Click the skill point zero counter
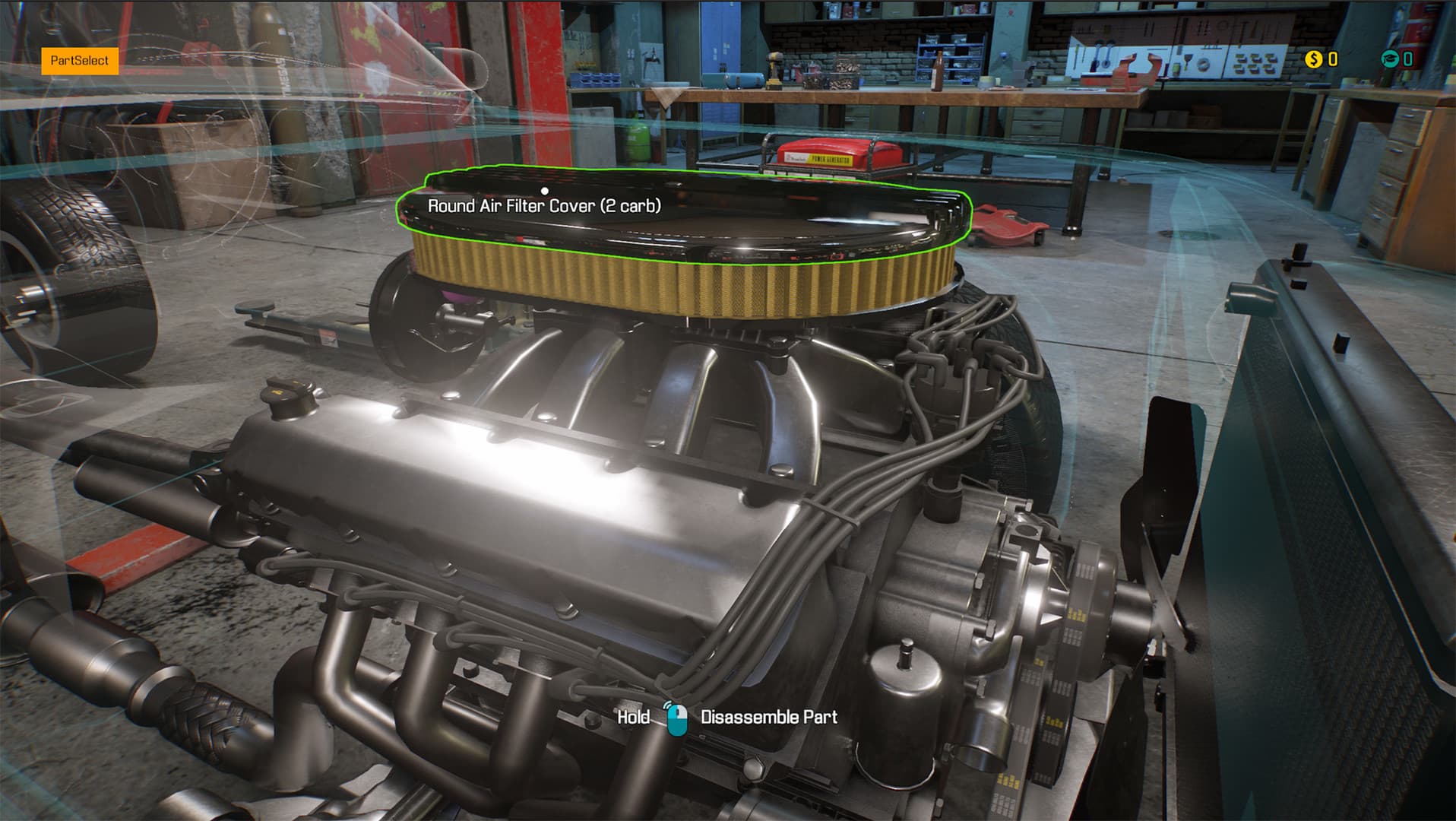Image resolution: width=1456 pixels, height=821 pixels. [1407, 59]
